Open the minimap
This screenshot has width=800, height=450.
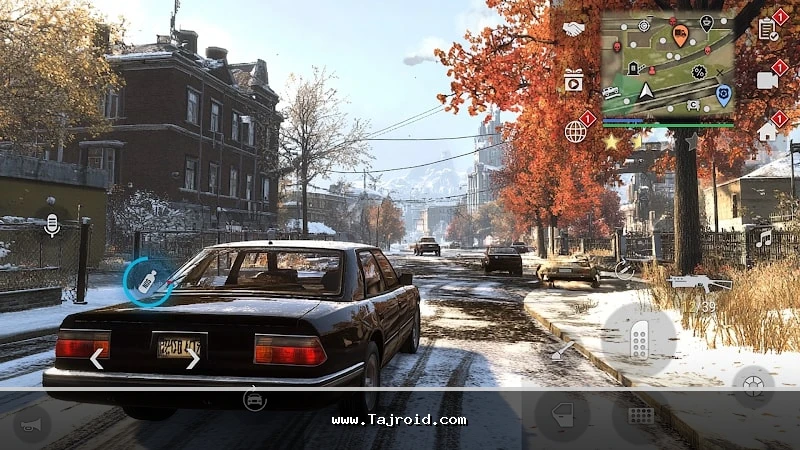[x=667, y=66]
